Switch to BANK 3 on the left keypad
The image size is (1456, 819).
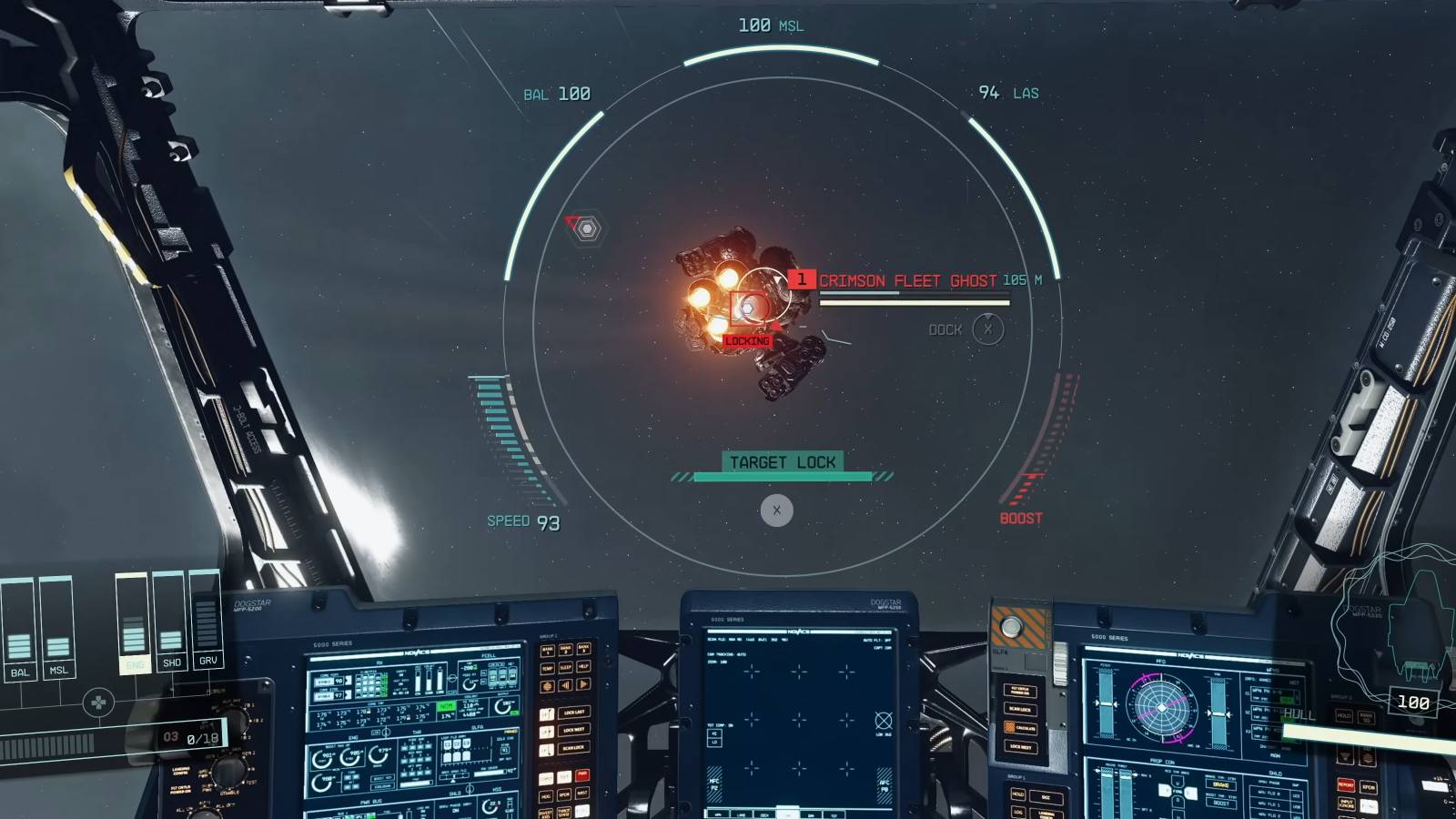[583, 649]
